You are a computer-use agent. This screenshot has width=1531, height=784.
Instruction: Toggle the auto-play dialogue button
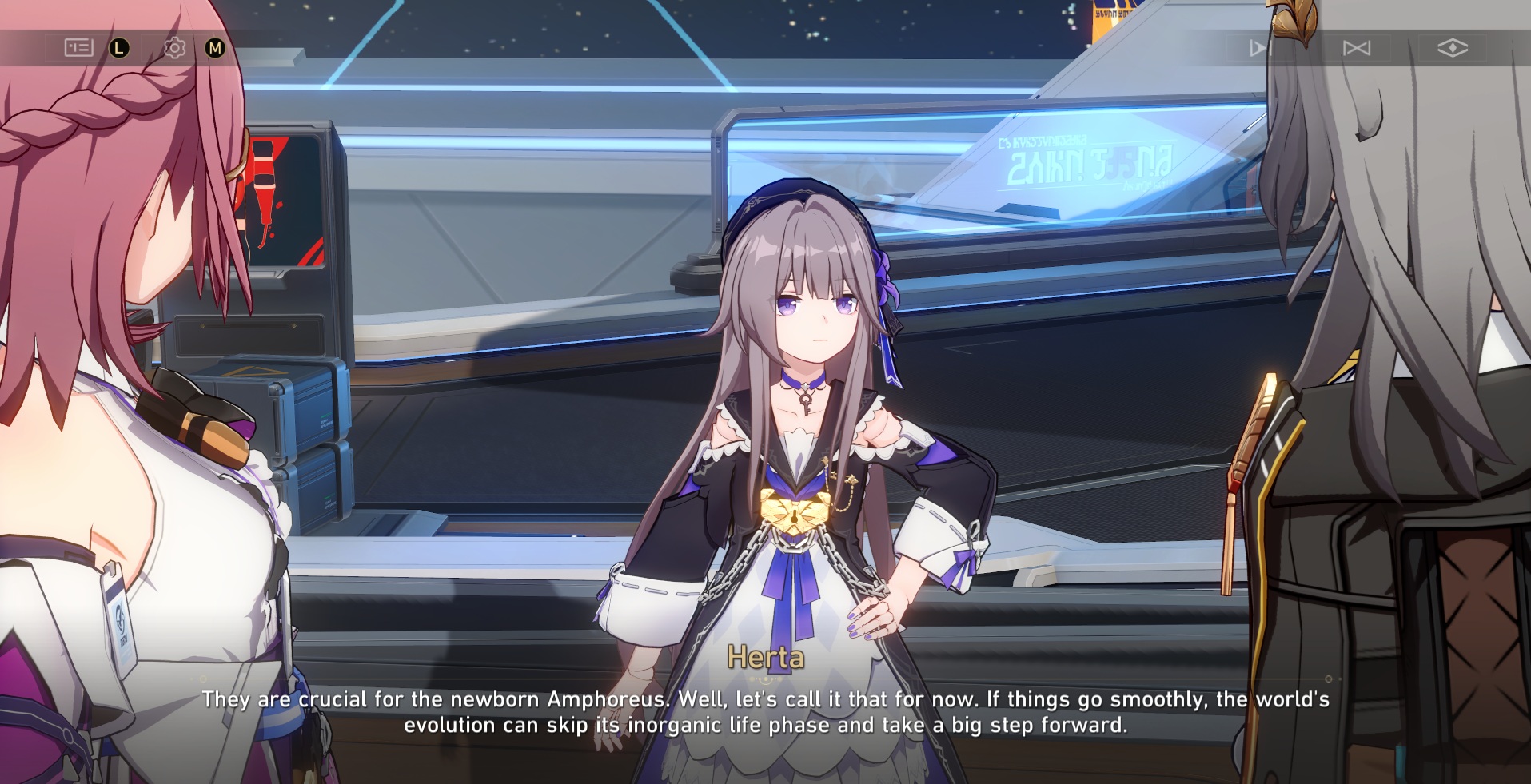[1258, 49]
